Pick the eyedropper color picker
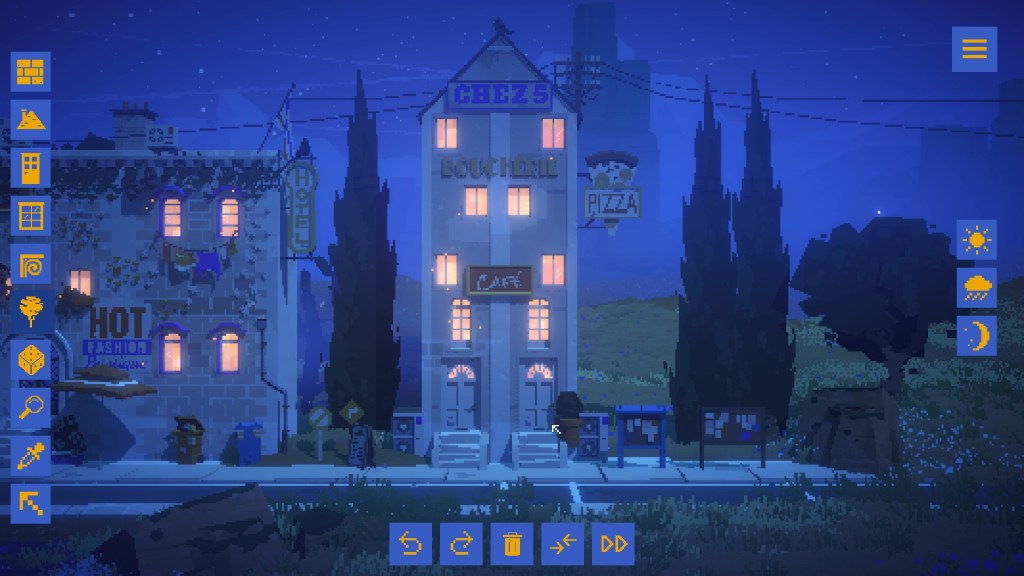Screen dimensions: 1024x576 pyautogui.click(x=32, y=457)
